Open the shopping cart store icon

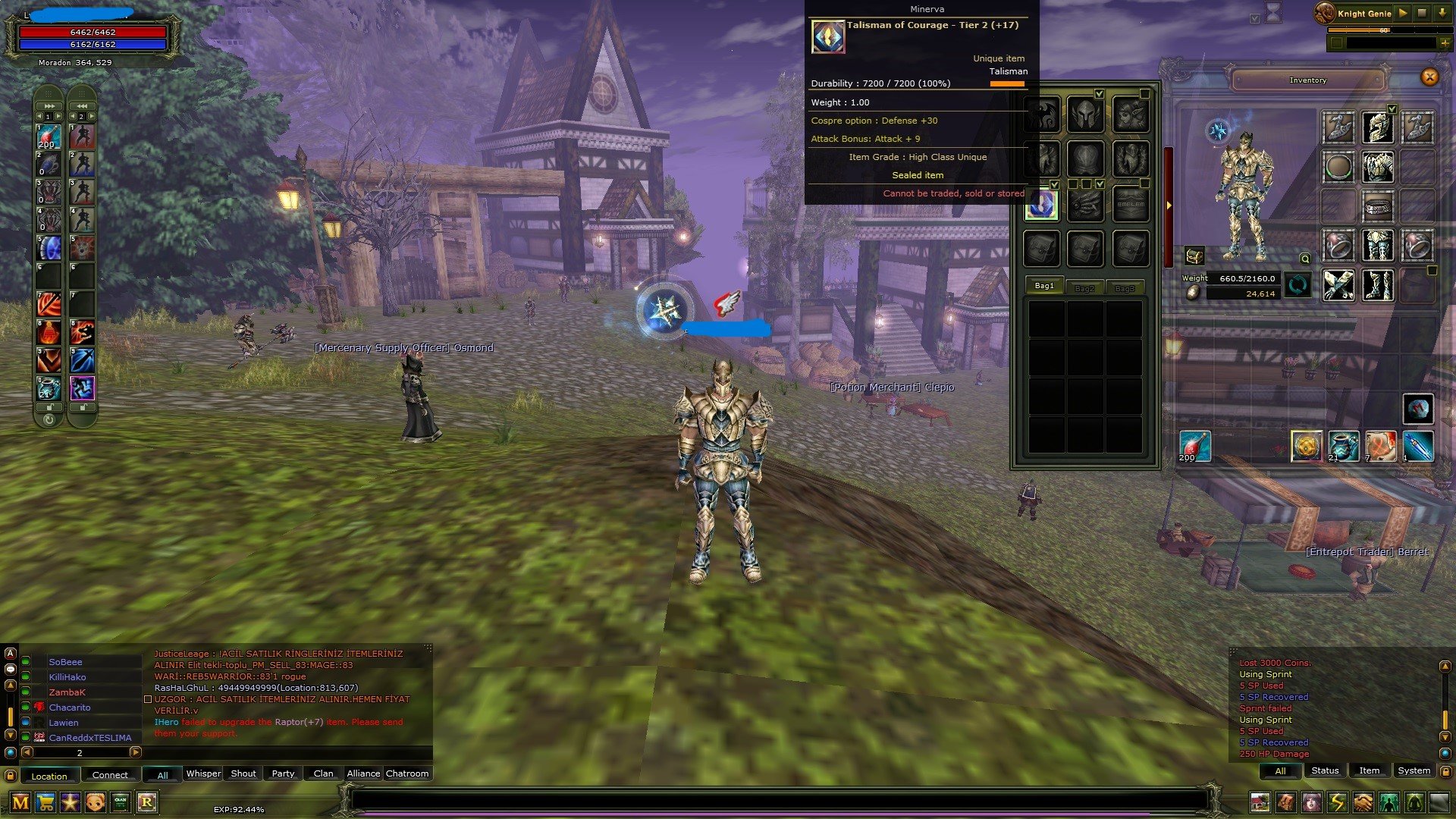coord(45,802)
